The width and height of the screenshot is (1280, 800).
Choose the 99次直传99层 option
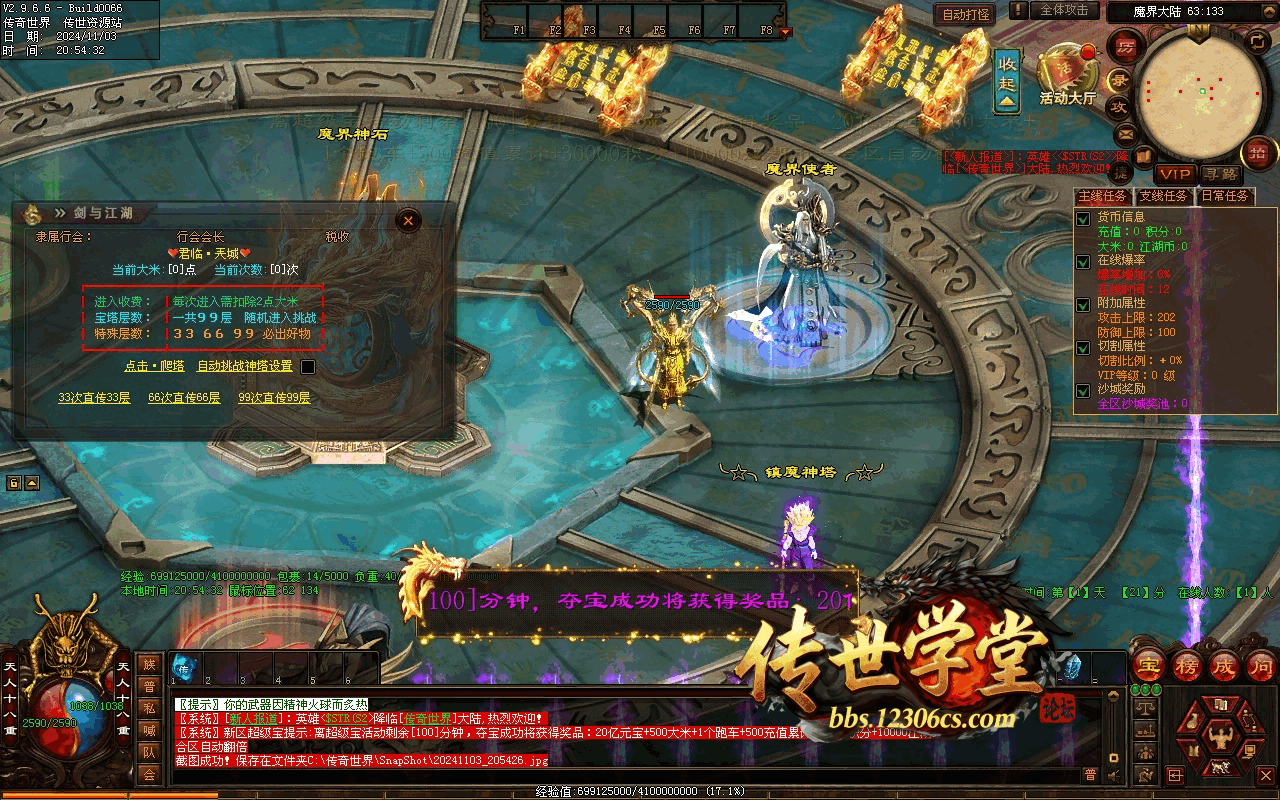click(274, 398)
